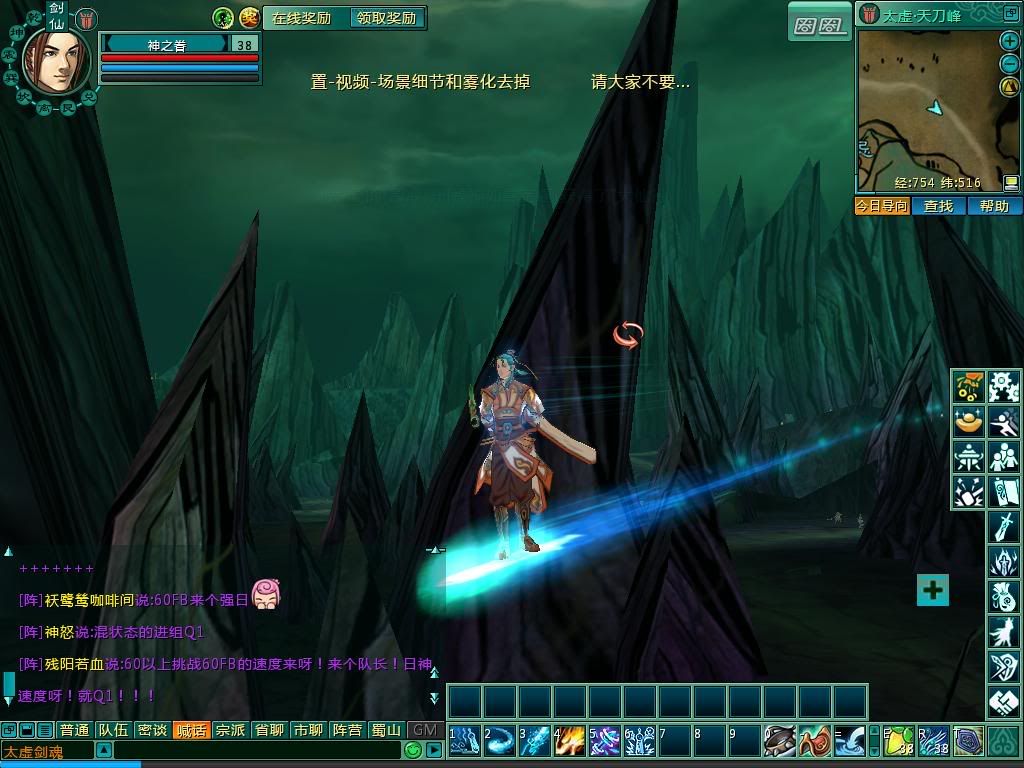Open the green smiley emoticon picker
The height and width of the screenshot is (768, 1024).
pyautogui.click(x=413, y=750)
